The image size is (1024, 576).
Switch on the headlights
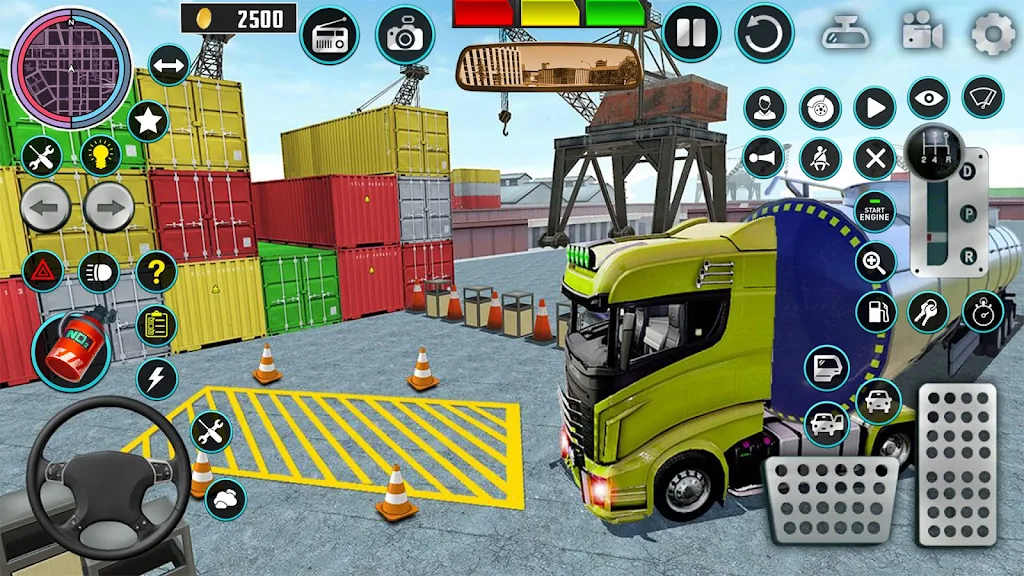tap(98, 271)
